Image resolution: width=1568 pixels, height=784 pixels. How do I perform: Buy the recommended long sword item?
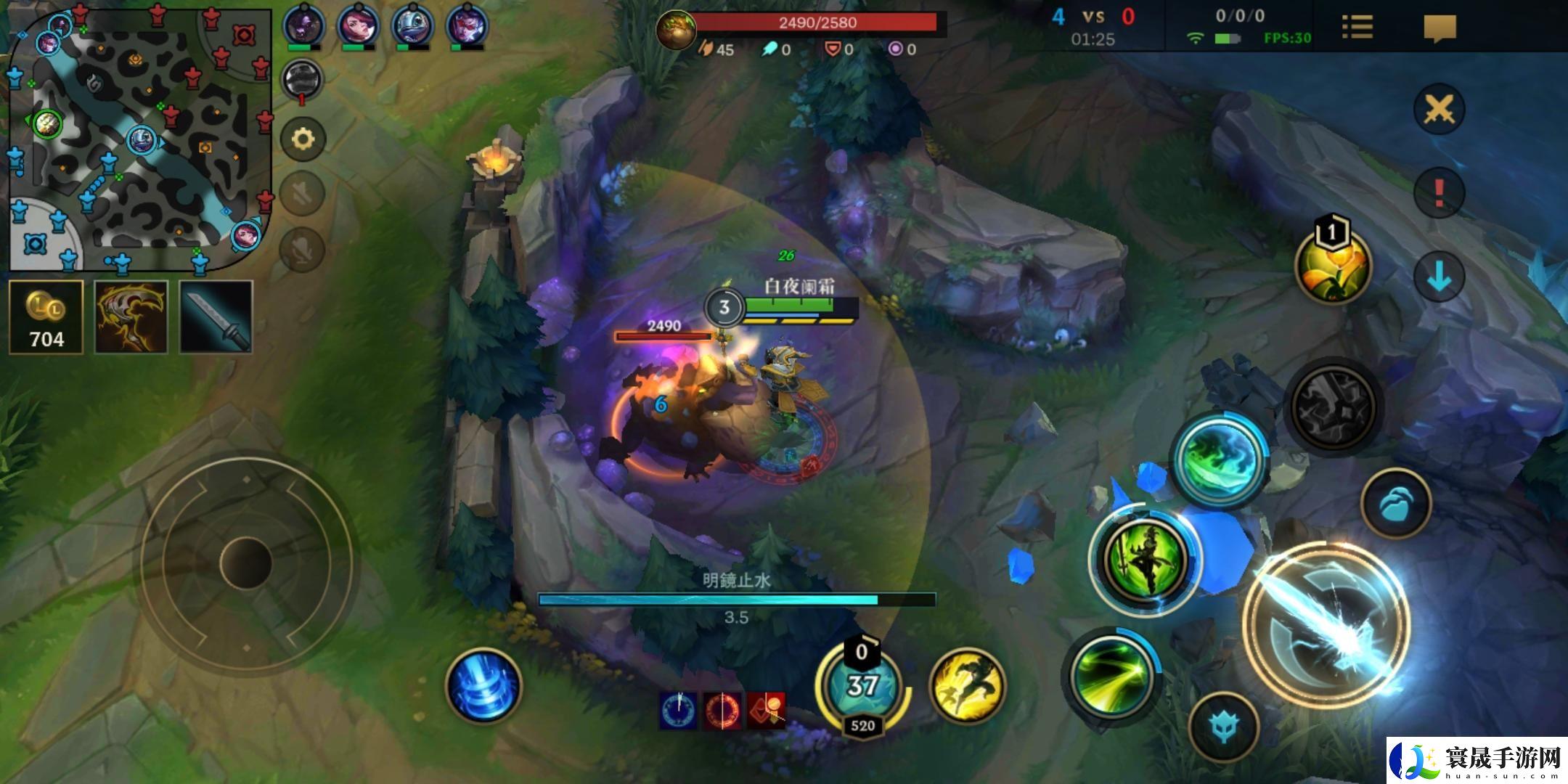point(216,317)
